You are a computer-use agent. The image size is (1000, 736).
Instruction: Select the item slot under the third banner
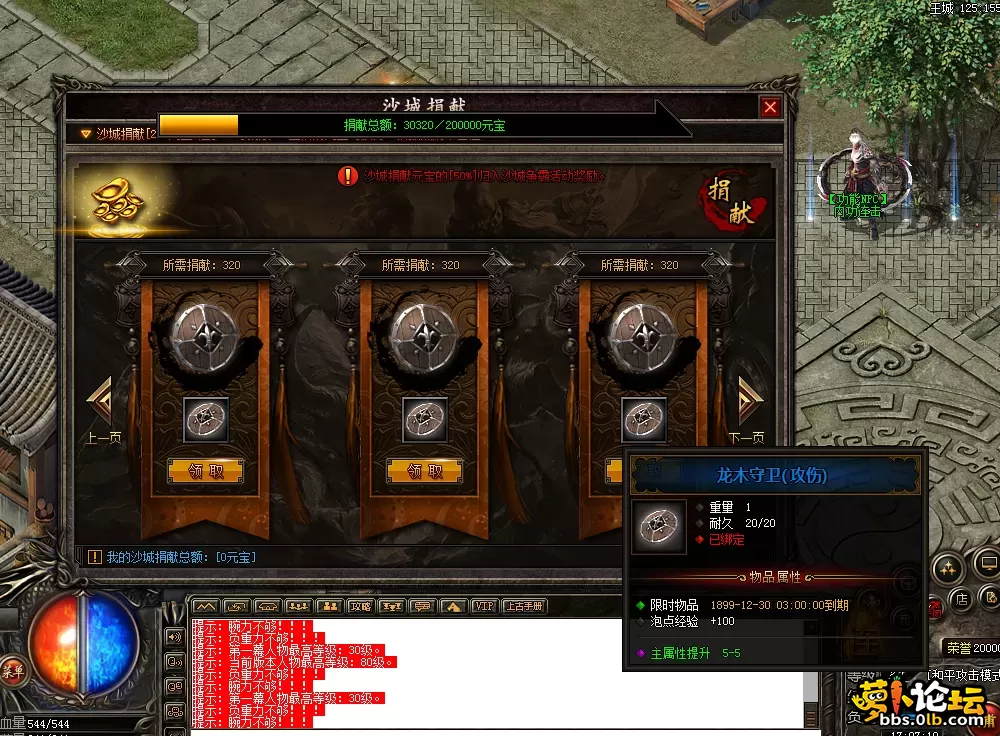pyautogui.click(x=644, y=420)
